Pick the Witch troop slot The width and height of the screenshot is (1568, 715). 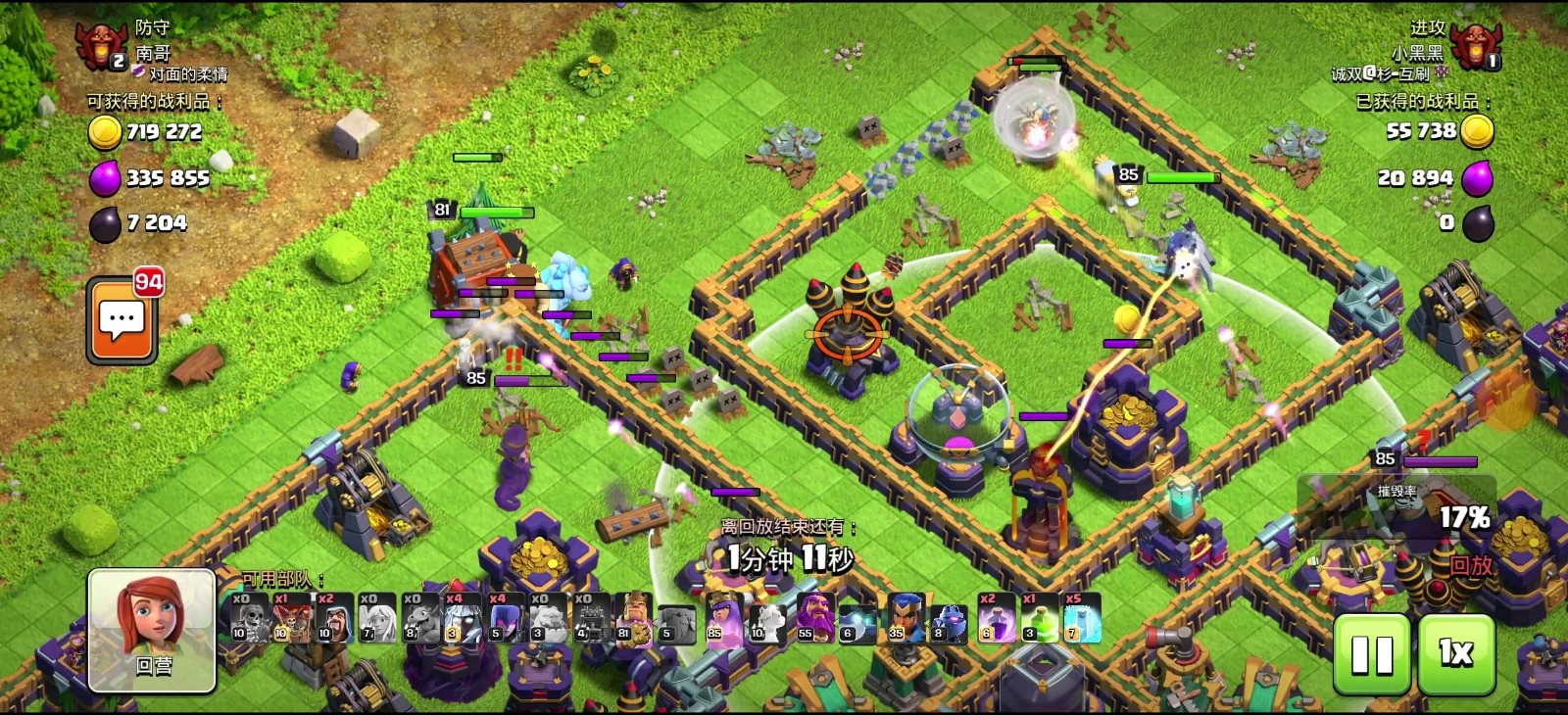(509, 618)
